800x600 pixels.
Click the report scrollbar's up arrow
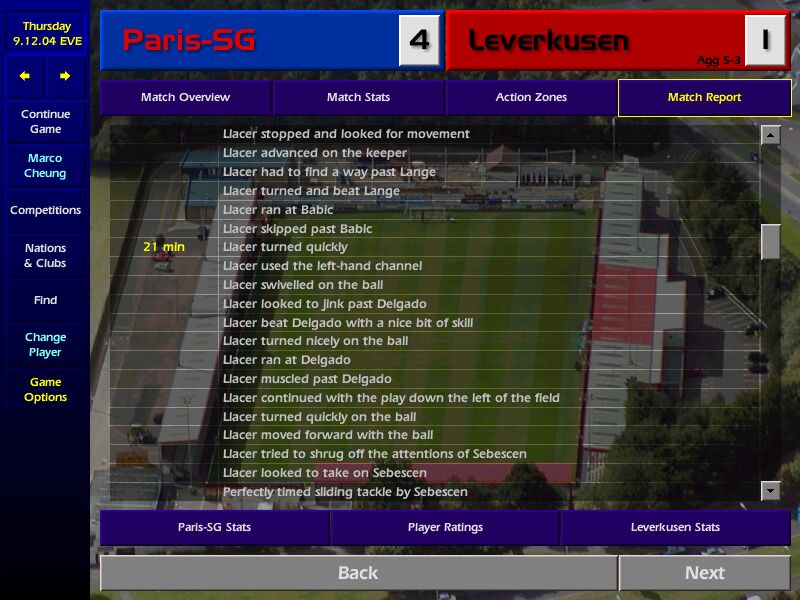pos(770,135)
